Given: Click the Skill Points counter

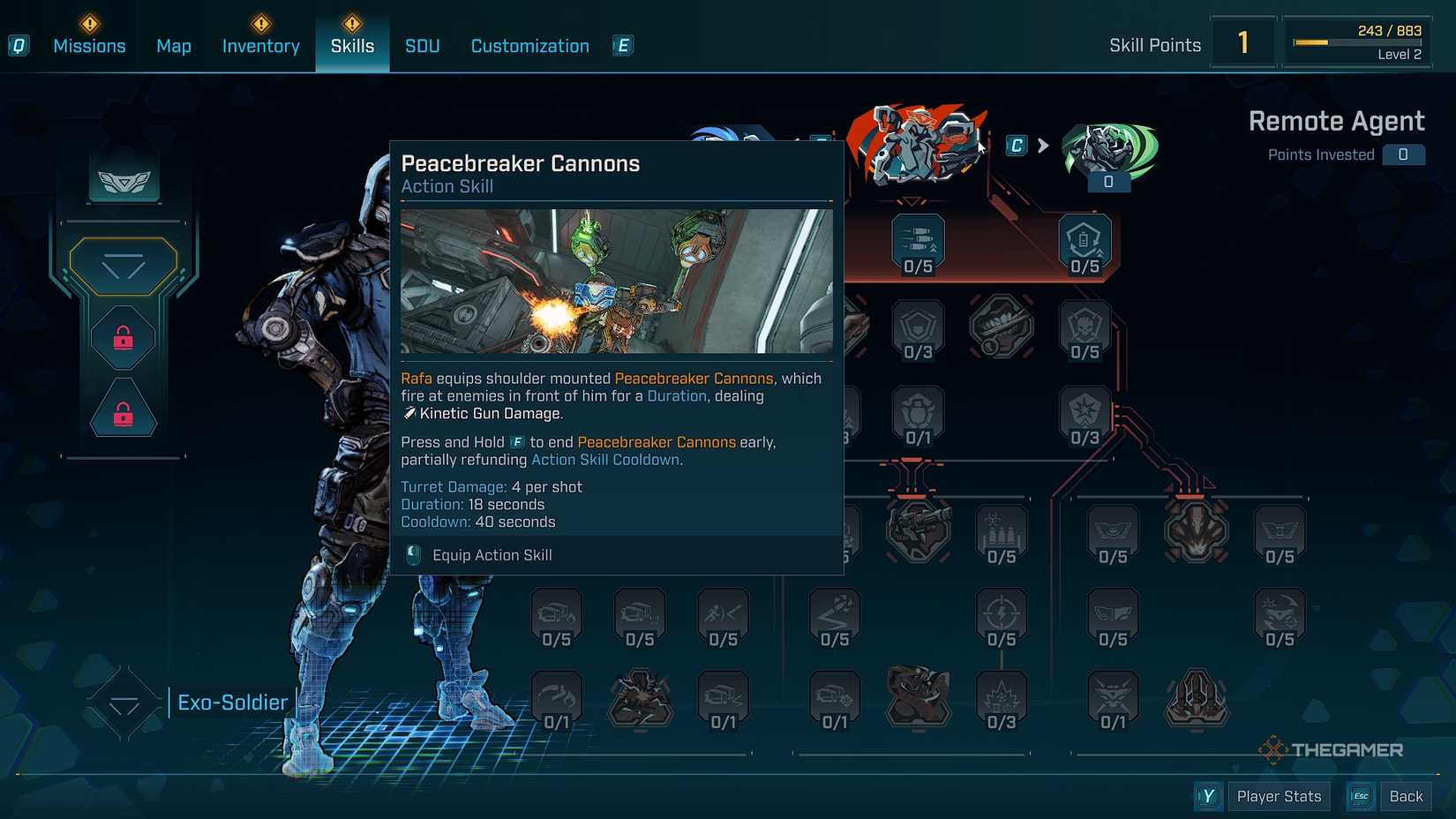Looking at the screenshot, I should pyautogui.click(x=1243, y=41).
